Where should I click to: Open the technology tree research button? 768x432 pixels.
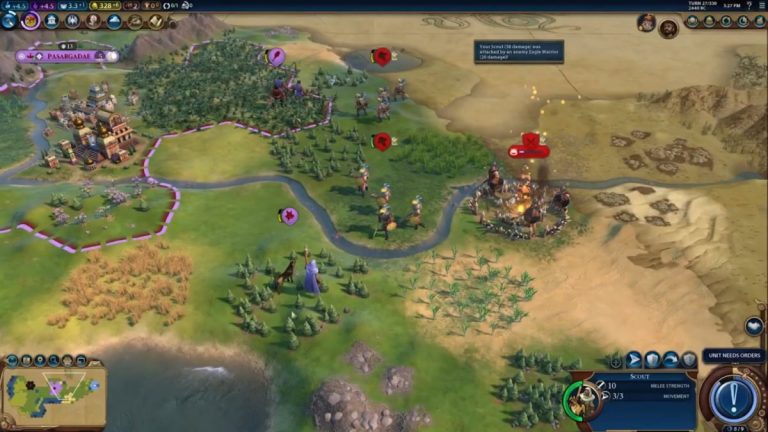[x=9, y=21]
